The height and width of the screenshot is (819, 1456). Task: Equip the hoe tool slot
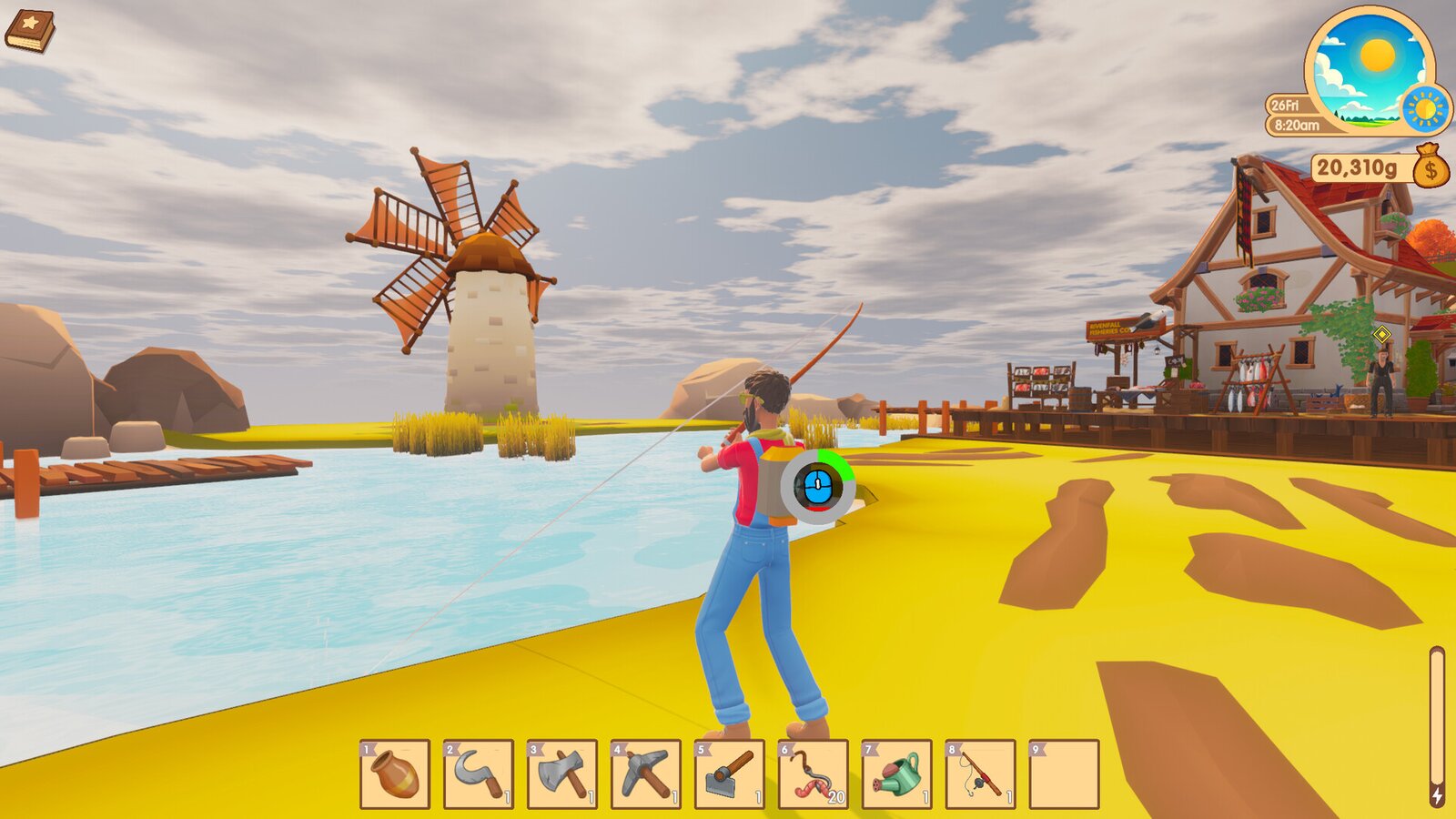tap(730, 773)
